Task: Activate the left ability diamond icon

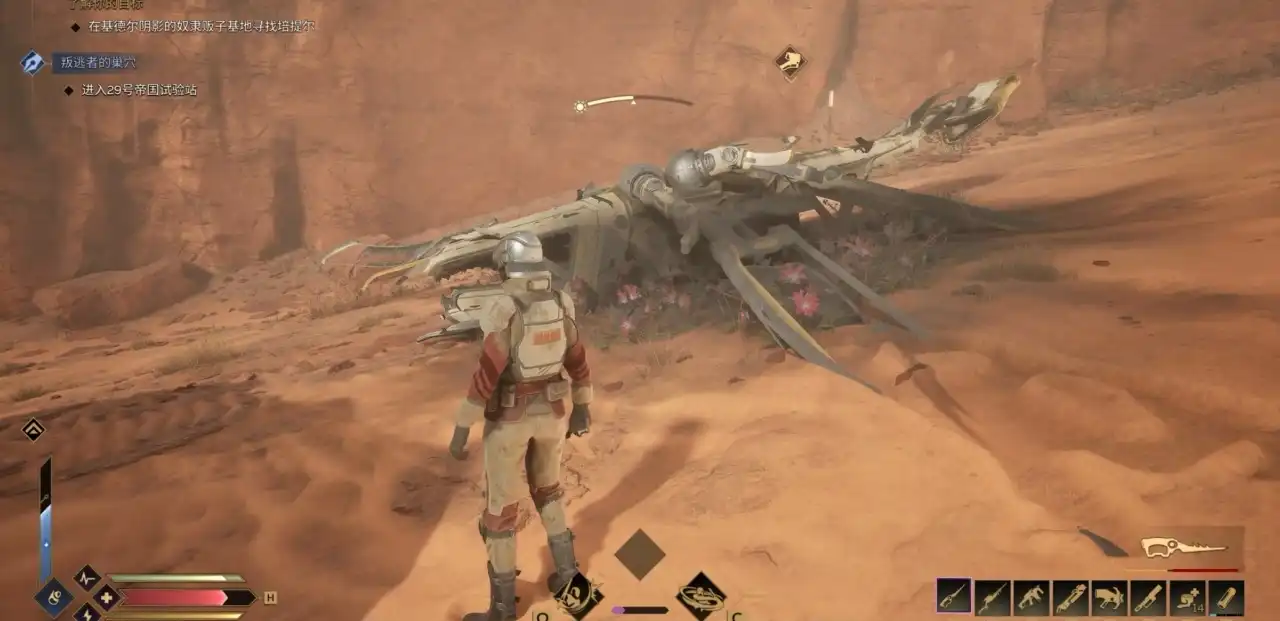Action: (x=578, y=593)
